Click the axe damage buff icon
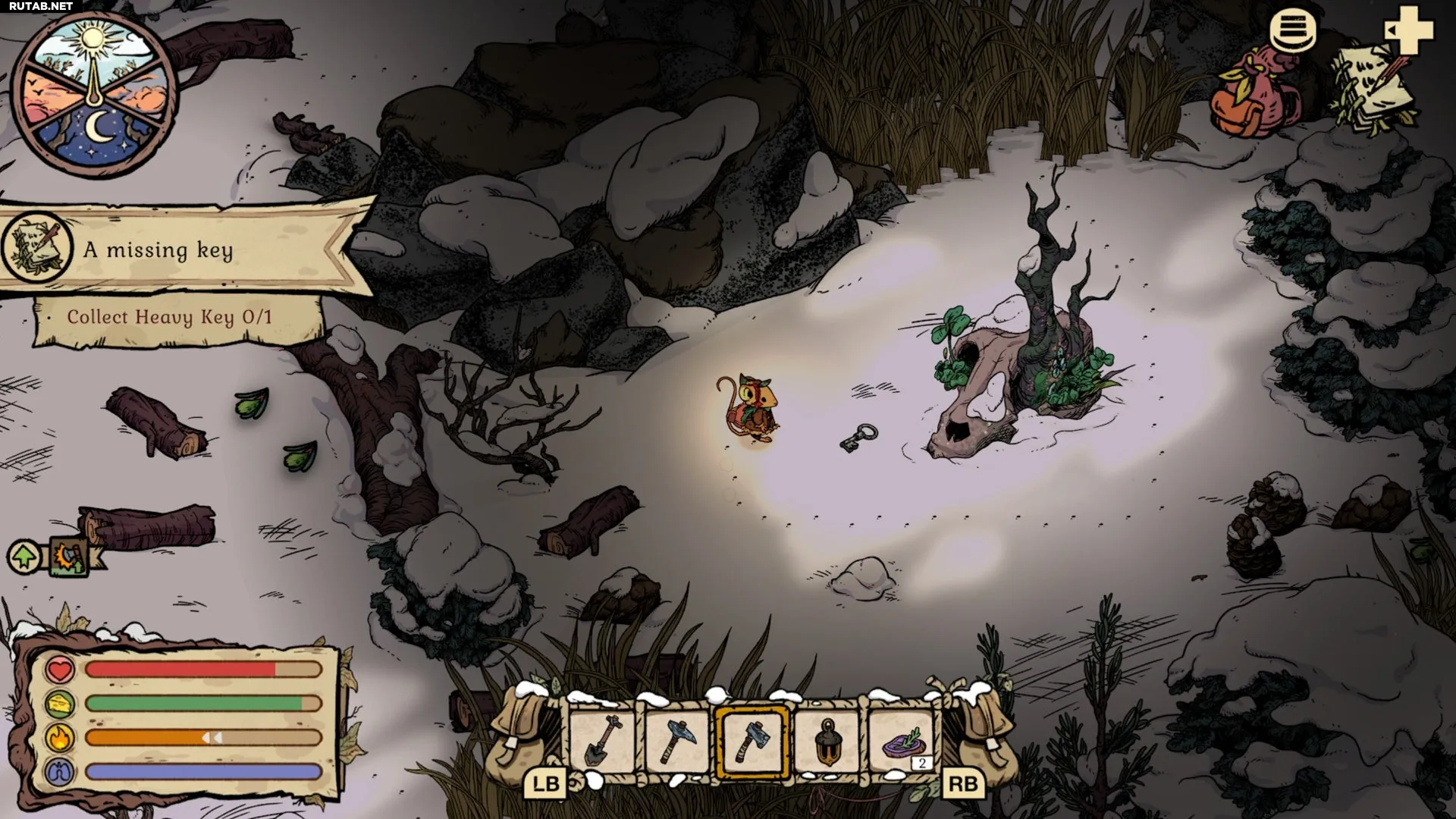The image size is (1456, 819). [68, 557]
